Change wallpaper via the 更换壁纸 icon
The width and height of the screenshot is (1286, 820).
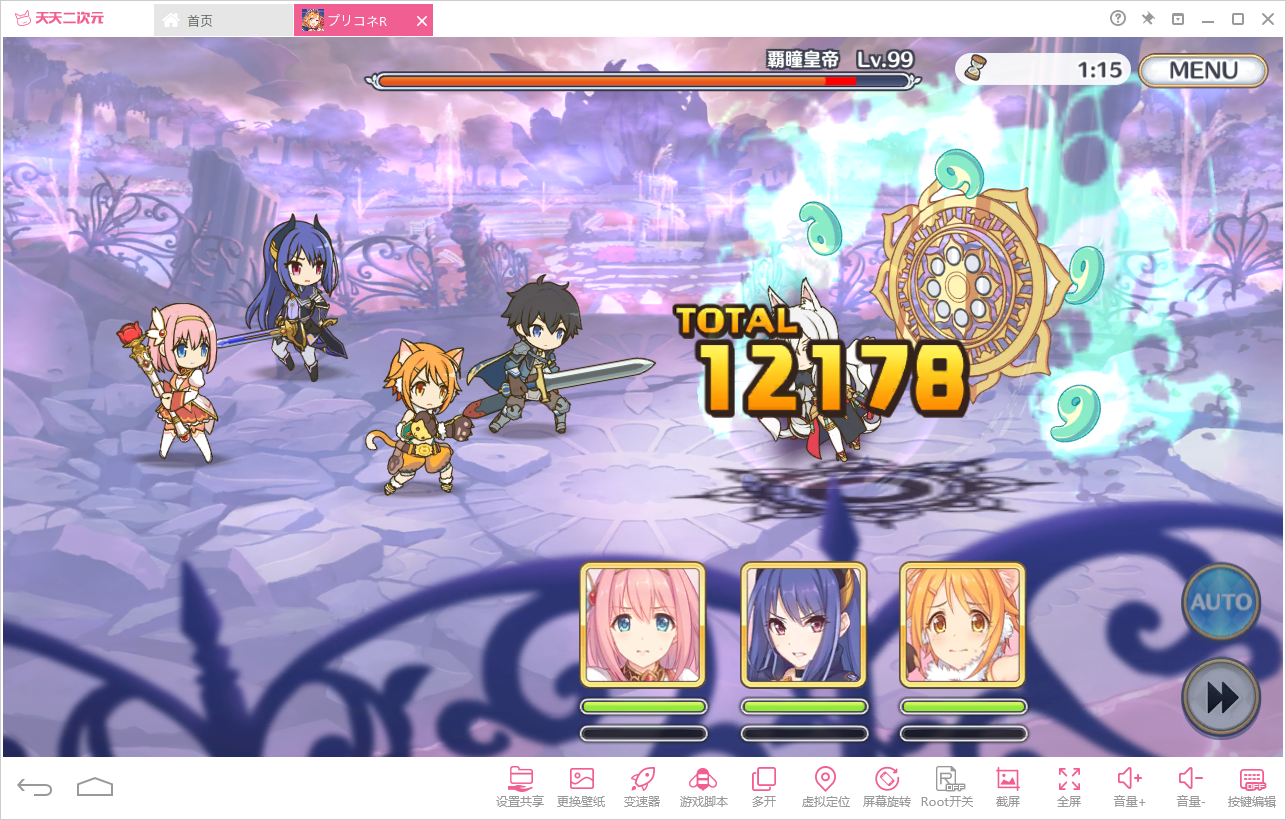coord(579,785)
